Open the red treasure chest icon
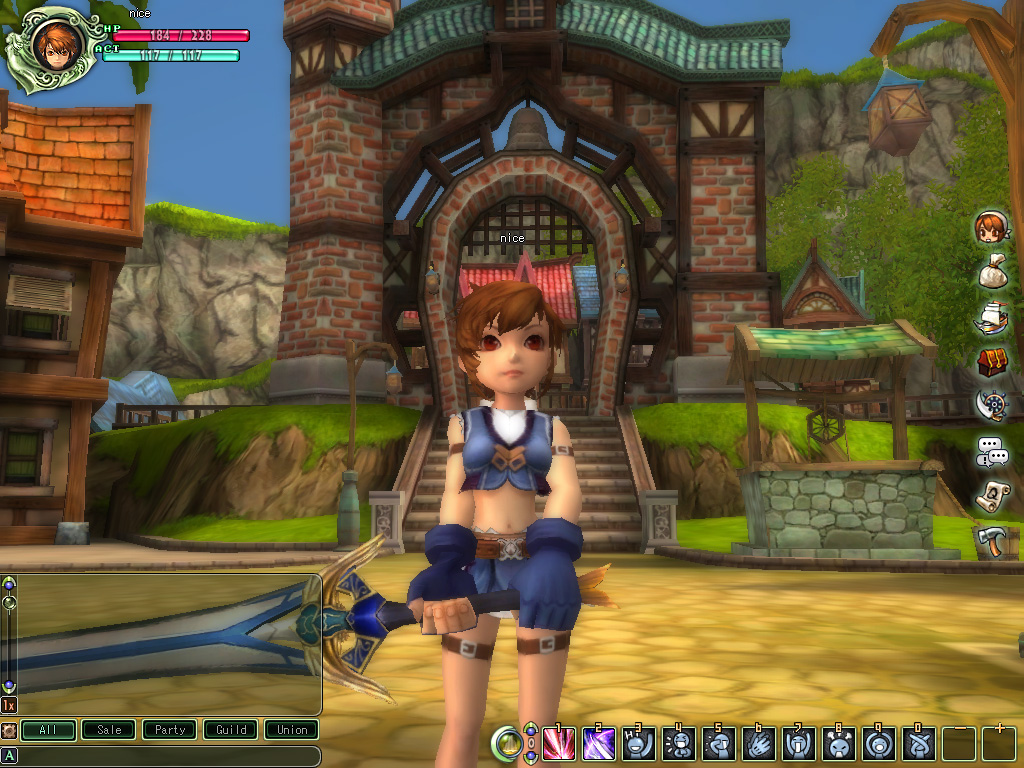 point(992,361)
